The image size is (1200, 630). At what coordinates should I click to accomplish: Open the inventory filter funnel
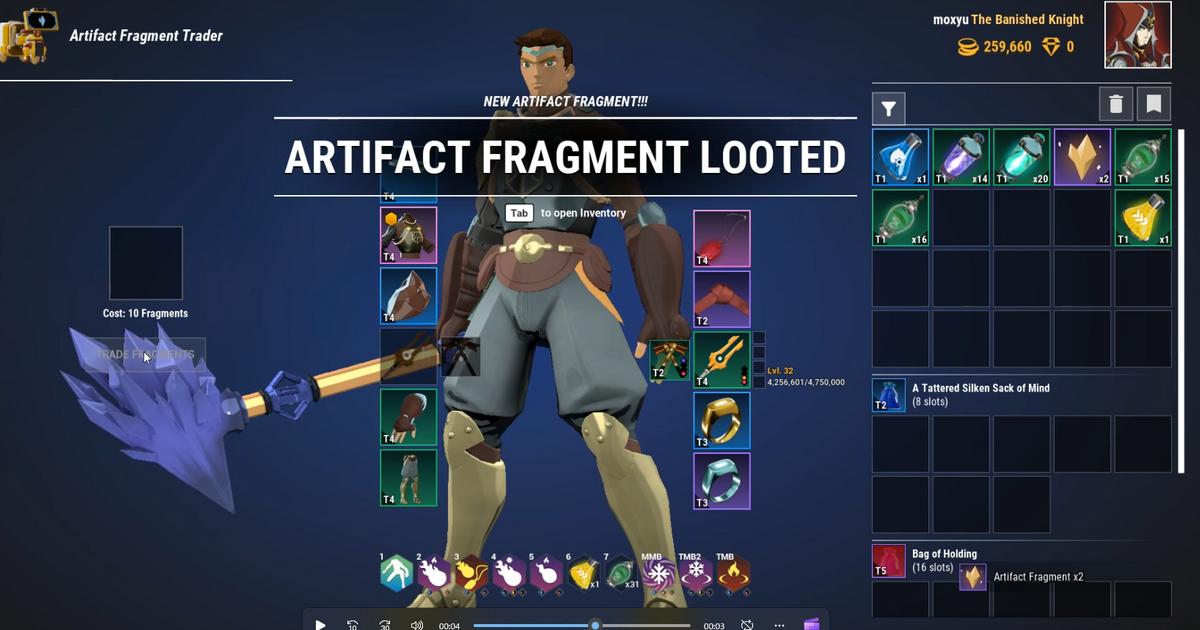coord(888,107)
